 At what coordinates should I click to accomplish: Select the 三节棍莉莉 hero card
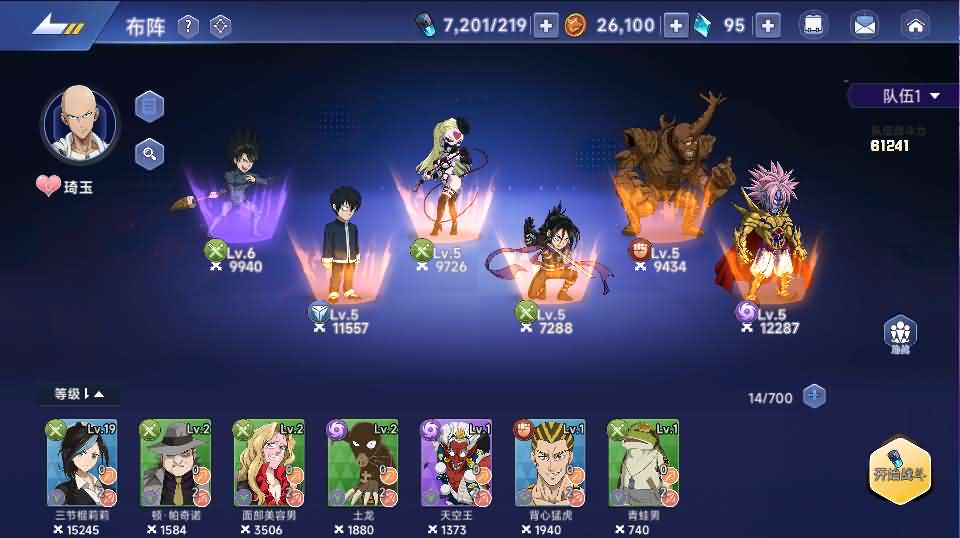(81, 463)
